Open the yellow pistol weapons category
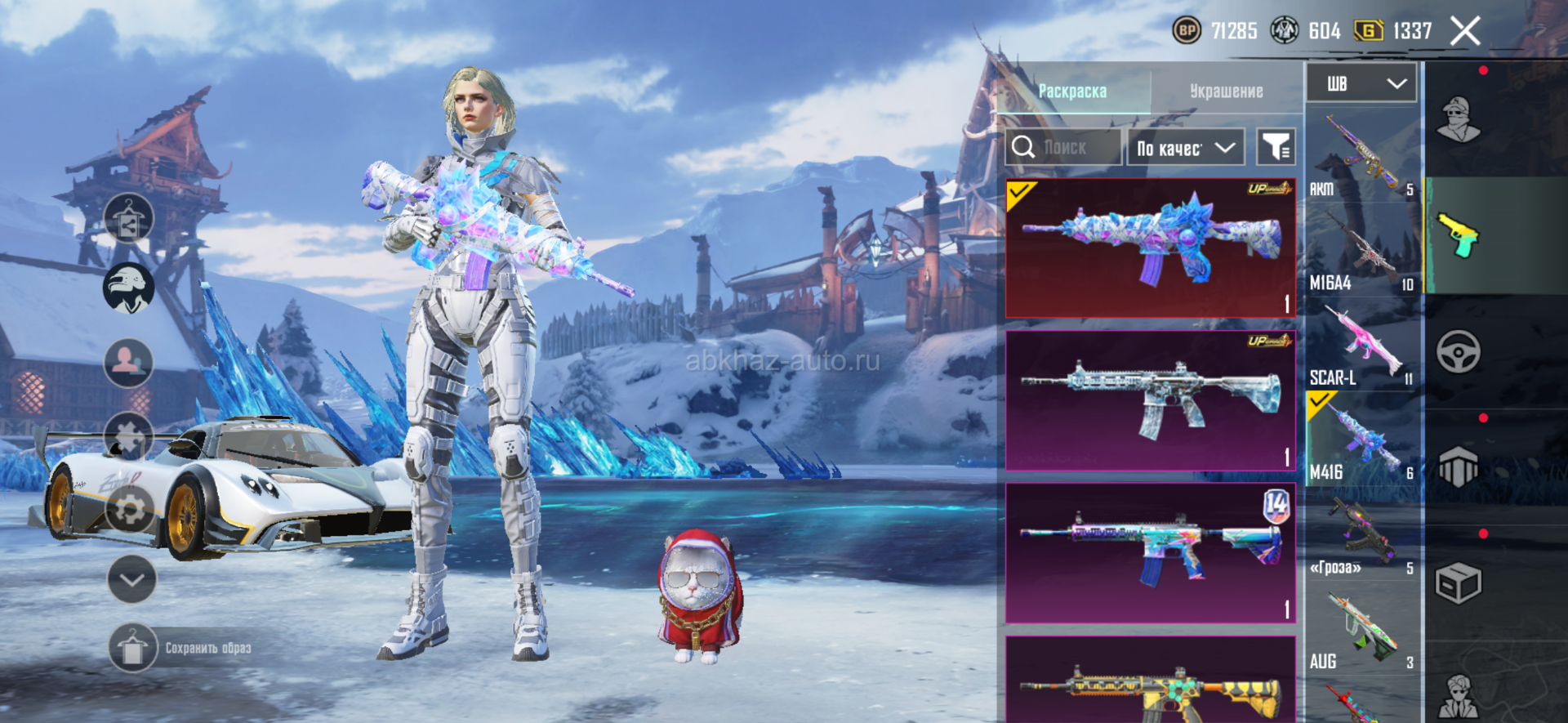The image size is (1568, 723). [x=1459, y=235]
